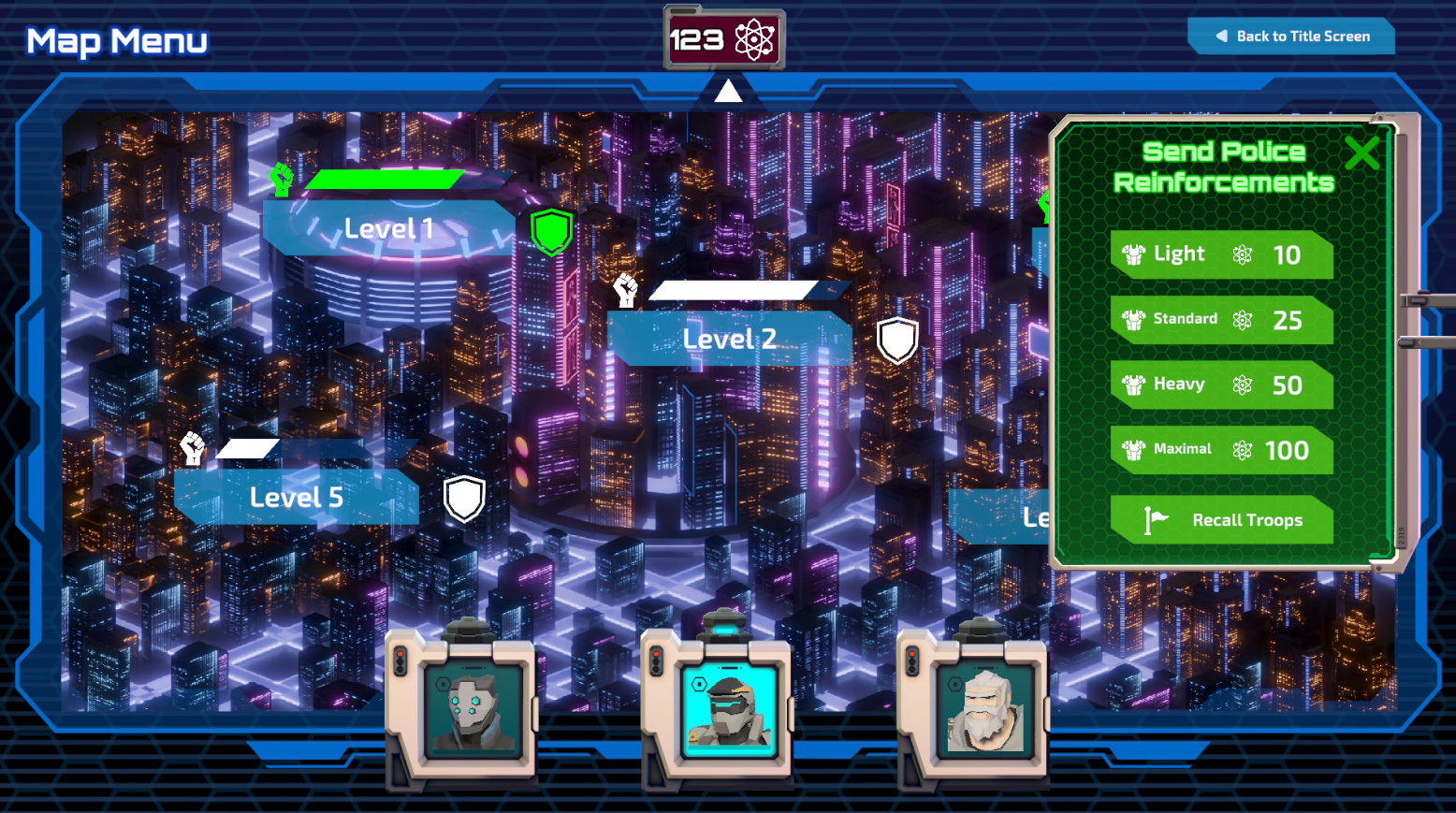
Task: Select the Heavy reinforcement costing 50
Action: click(x=1221, y=385)
